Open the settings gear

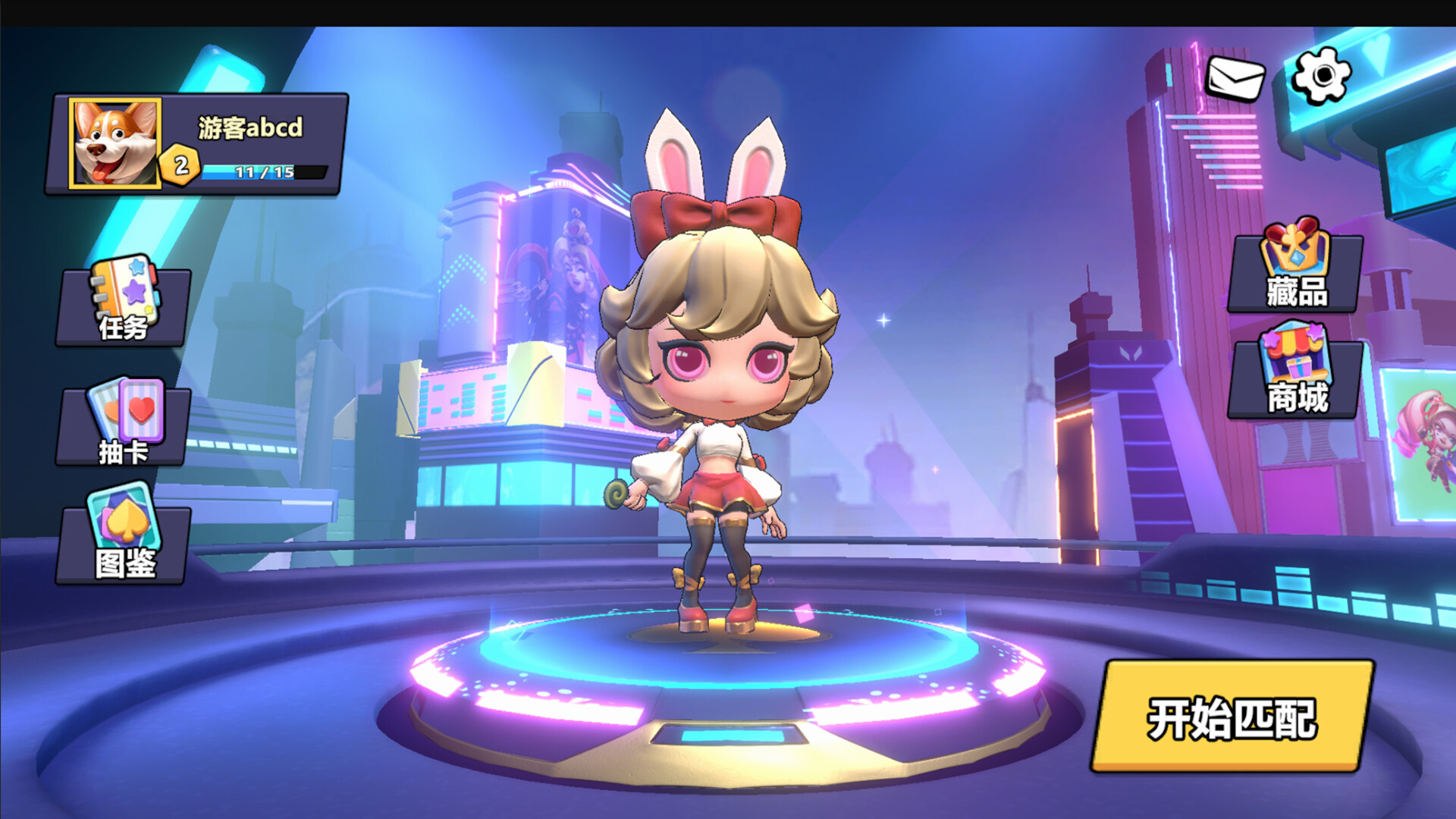1323,76
